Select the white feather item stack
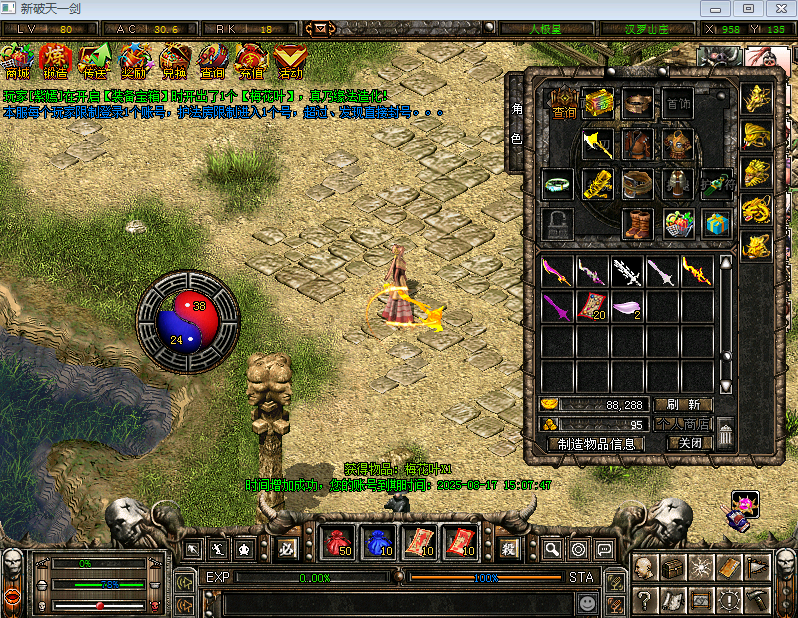The width and height of the screenshot is (798, 618). click(627, 307)
